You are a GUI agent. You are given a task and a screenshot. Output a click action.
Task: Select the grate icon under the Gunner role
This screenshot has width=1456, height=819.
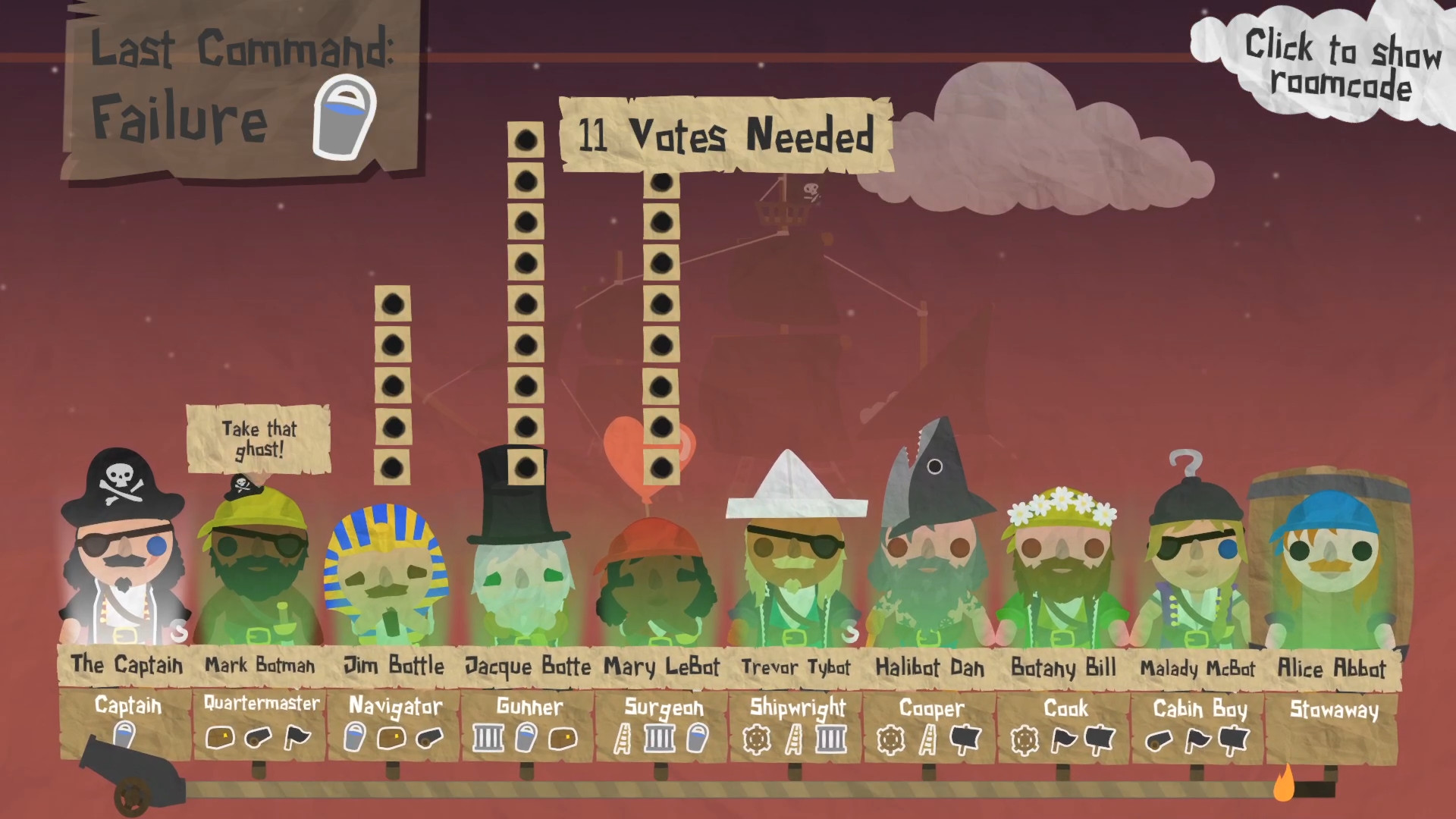[x=487, y=737]
